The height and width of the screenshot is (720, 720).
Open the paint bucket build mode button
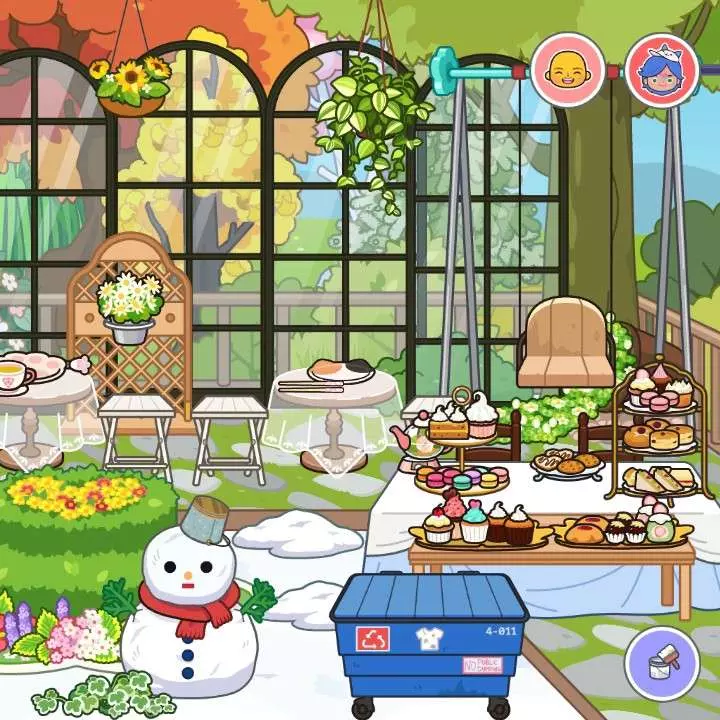pyautogui.click(x=661, y=664)
